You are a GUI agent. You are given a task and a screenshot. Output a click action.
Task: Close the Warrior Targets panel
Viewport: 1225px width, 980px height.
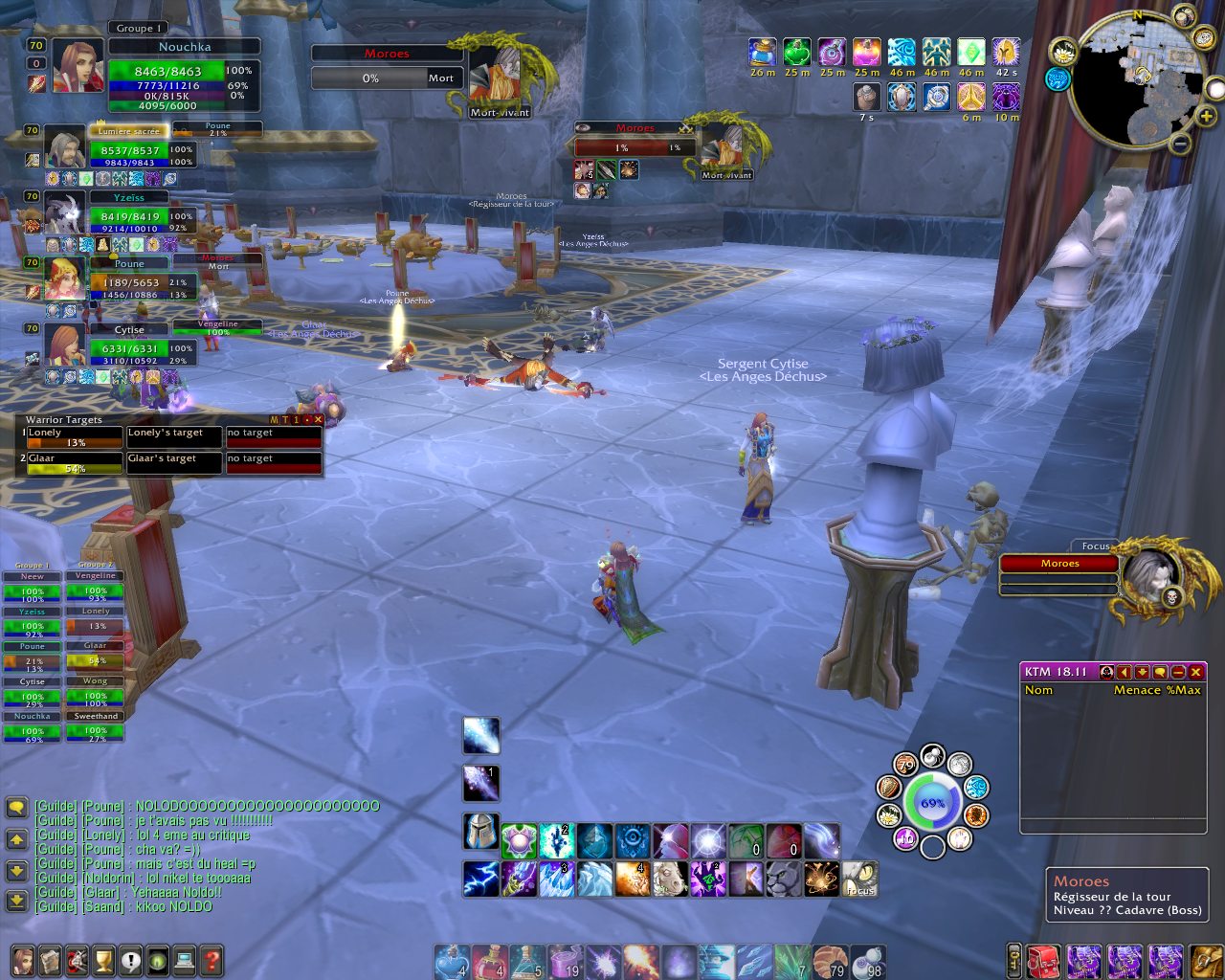(318, 419)
